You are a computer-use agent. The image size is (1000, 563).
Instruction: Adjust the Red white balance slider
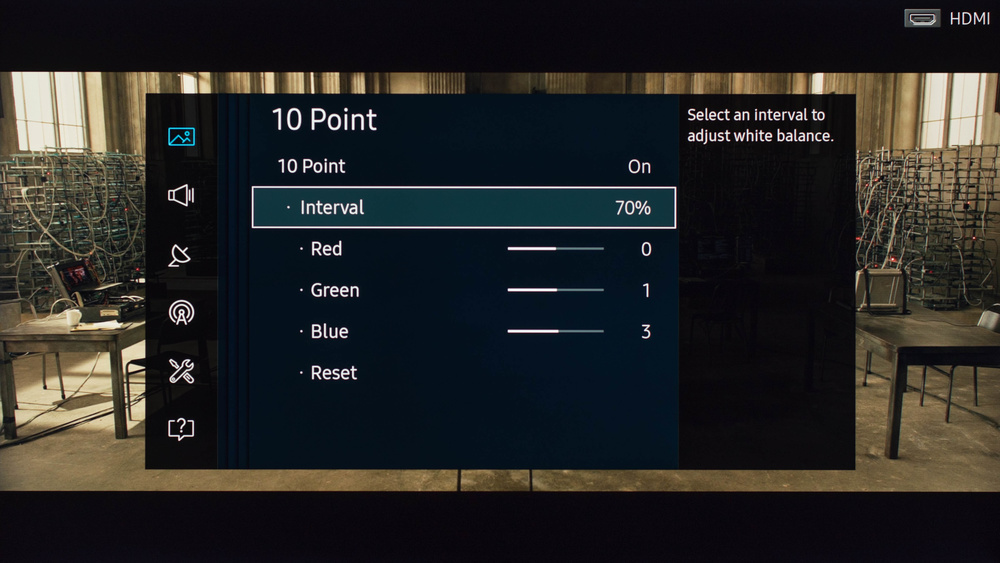tap(555, 249)
